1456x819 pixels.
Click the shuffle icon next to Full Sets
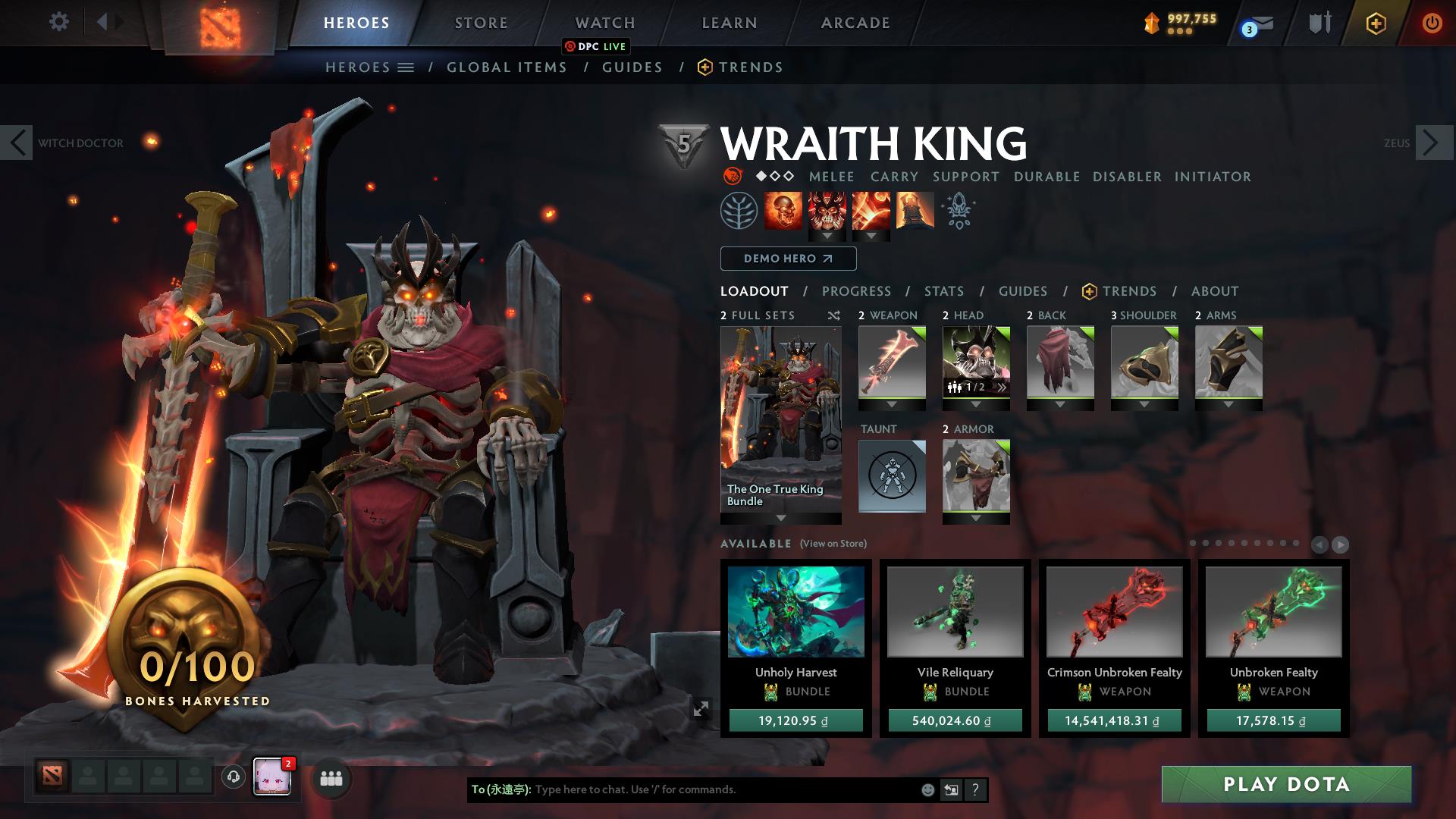click(x=834, y=315)
